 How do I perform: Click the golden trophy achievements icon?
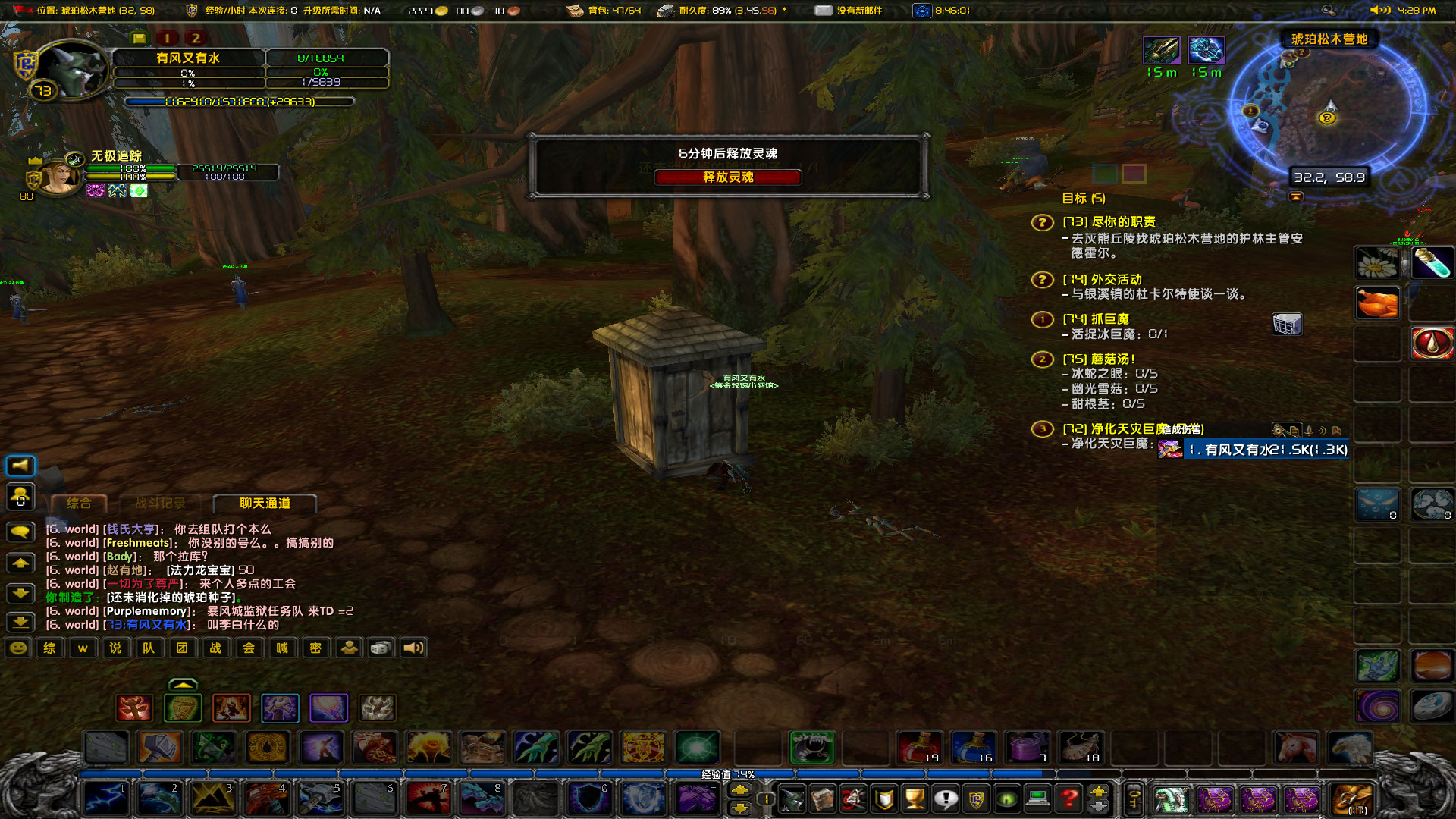(915, 799)
